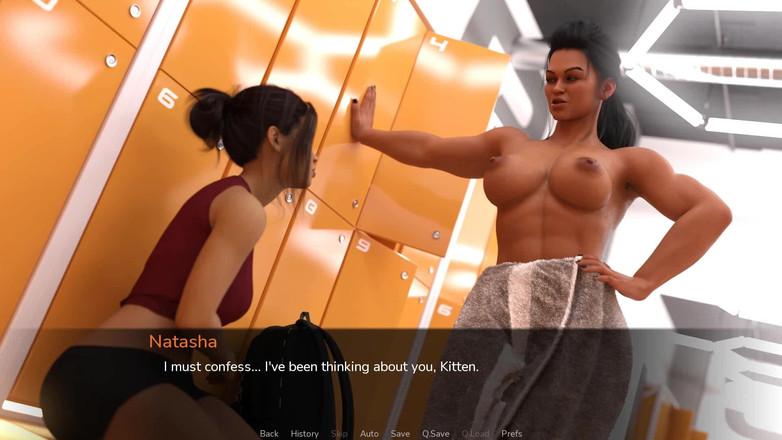The width and height of the screenshot is (782, 440).
Task: Open the Save menu
Action: click(400, 434)
